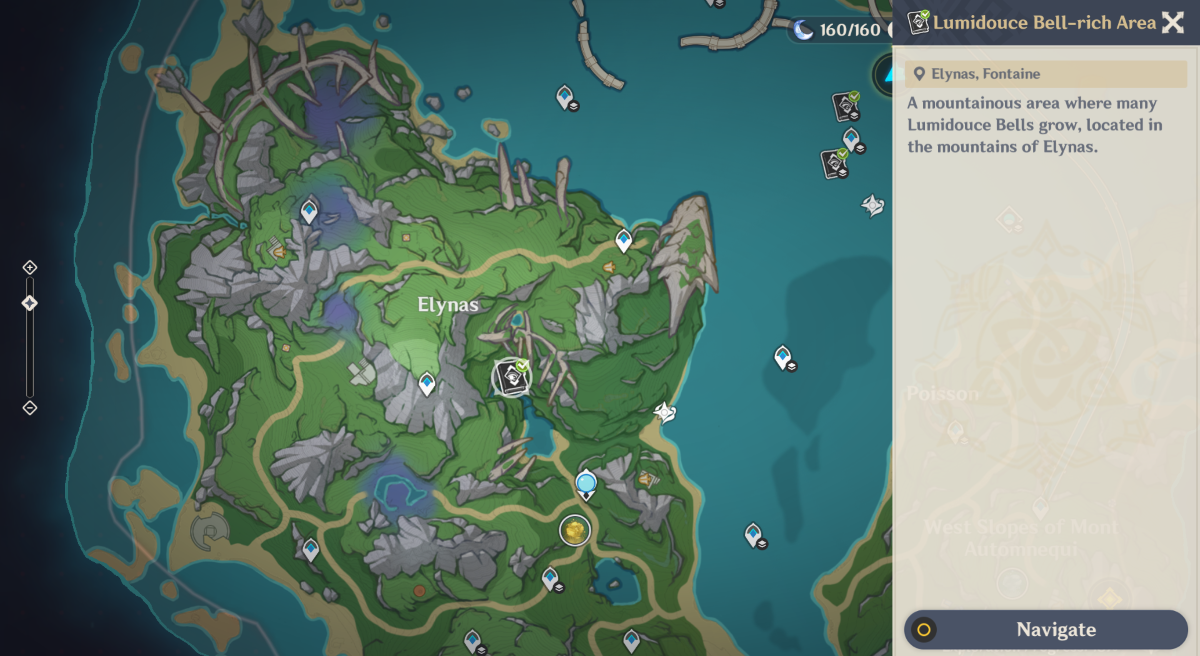
Task: Select the light-blue orb custom pin
Action: coord(586,484)
